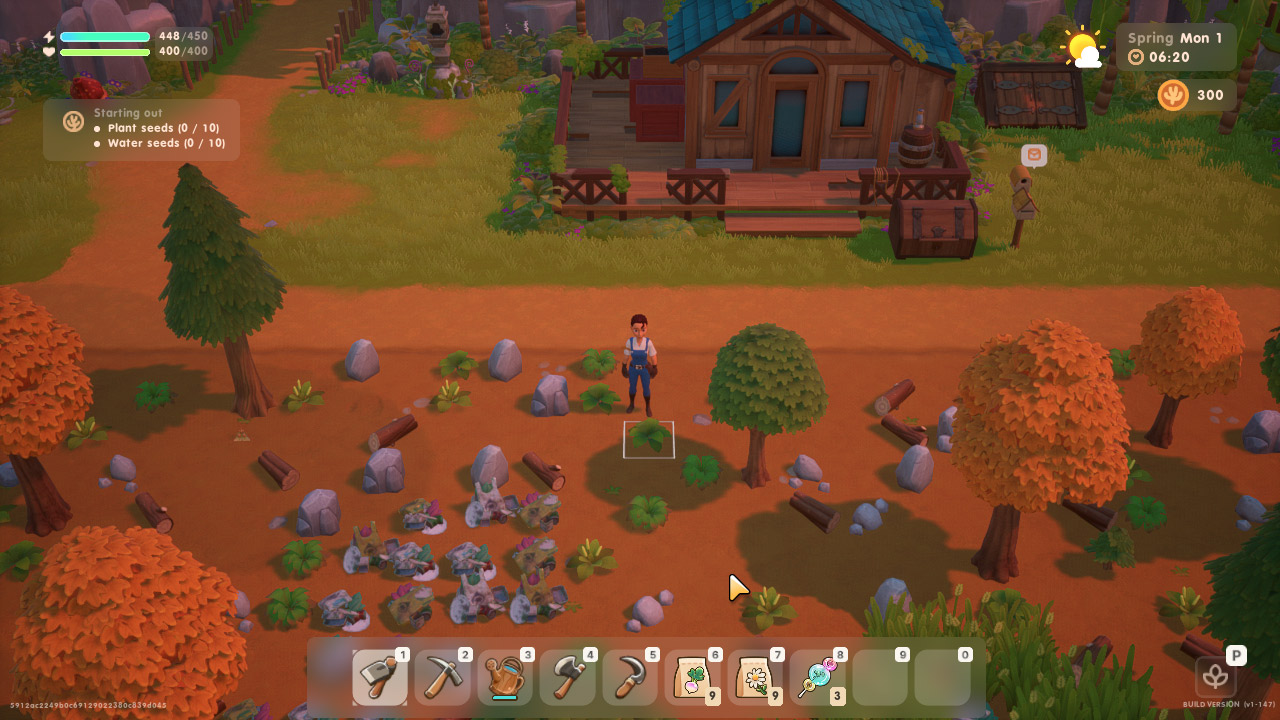Equip the sickle tool slot
This screenshot has width=1280, height=720.
point(630,678)
